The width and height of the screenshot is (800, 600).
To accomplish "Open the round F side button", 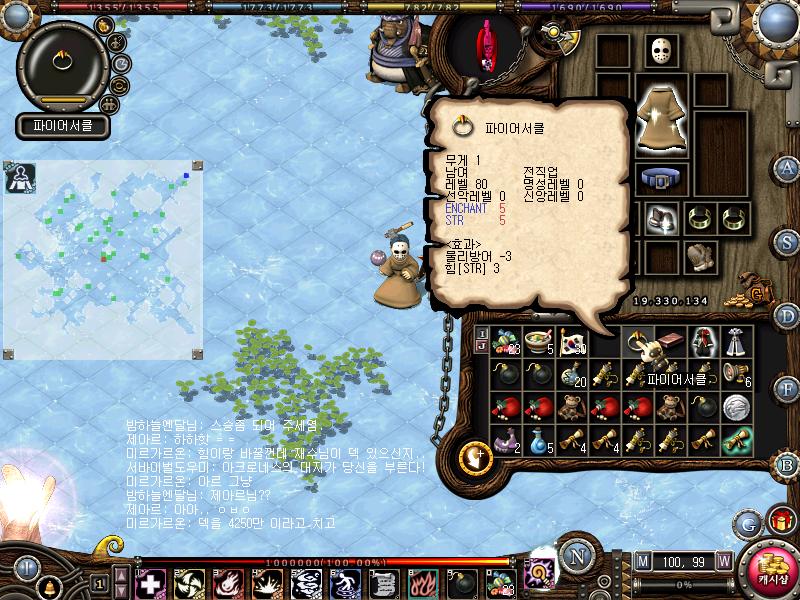I will click(787, 387).
